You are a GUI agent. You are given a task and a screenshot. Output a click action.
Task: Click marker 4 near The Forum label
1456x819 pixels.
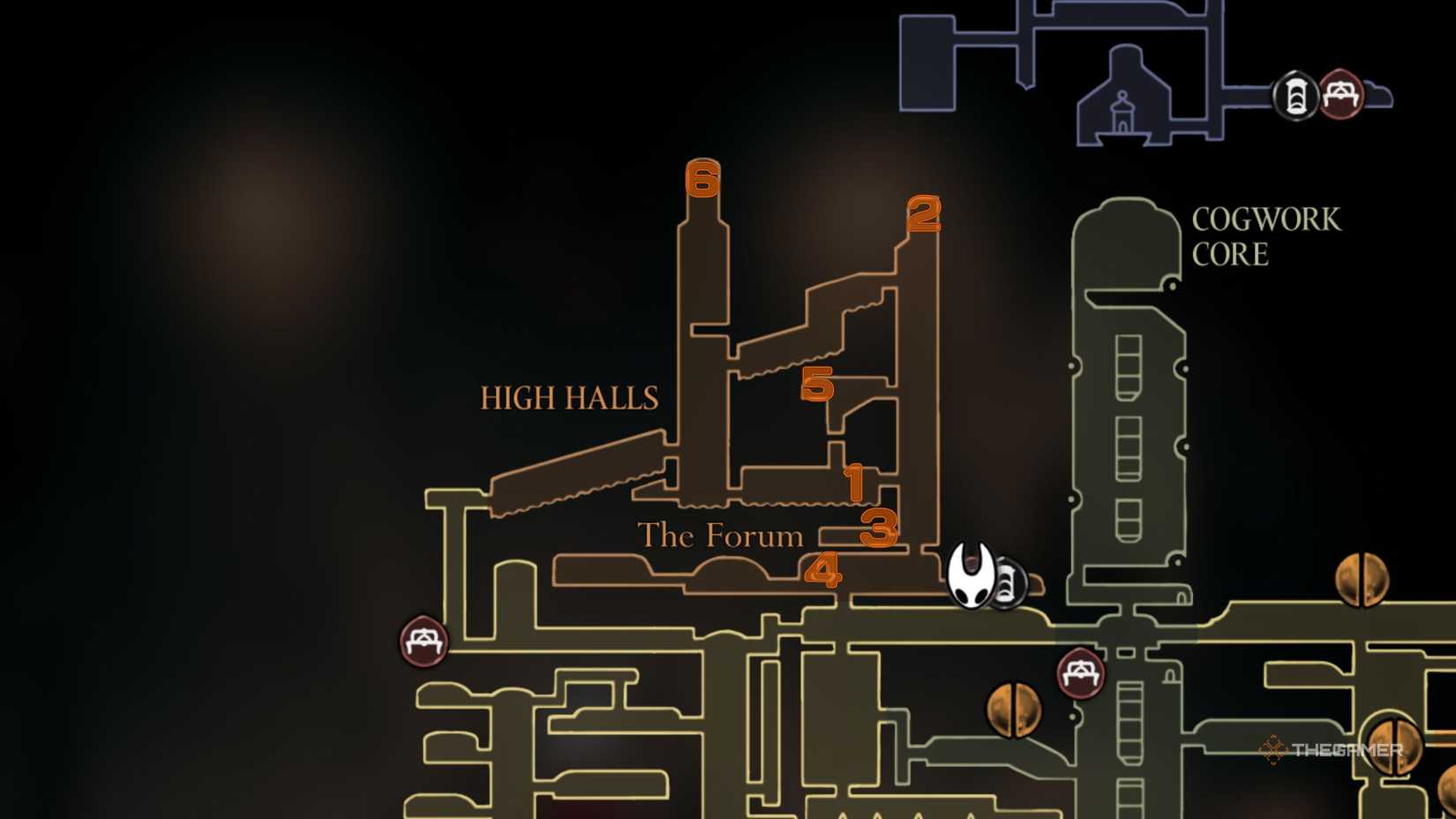click(x=824, y=571)
